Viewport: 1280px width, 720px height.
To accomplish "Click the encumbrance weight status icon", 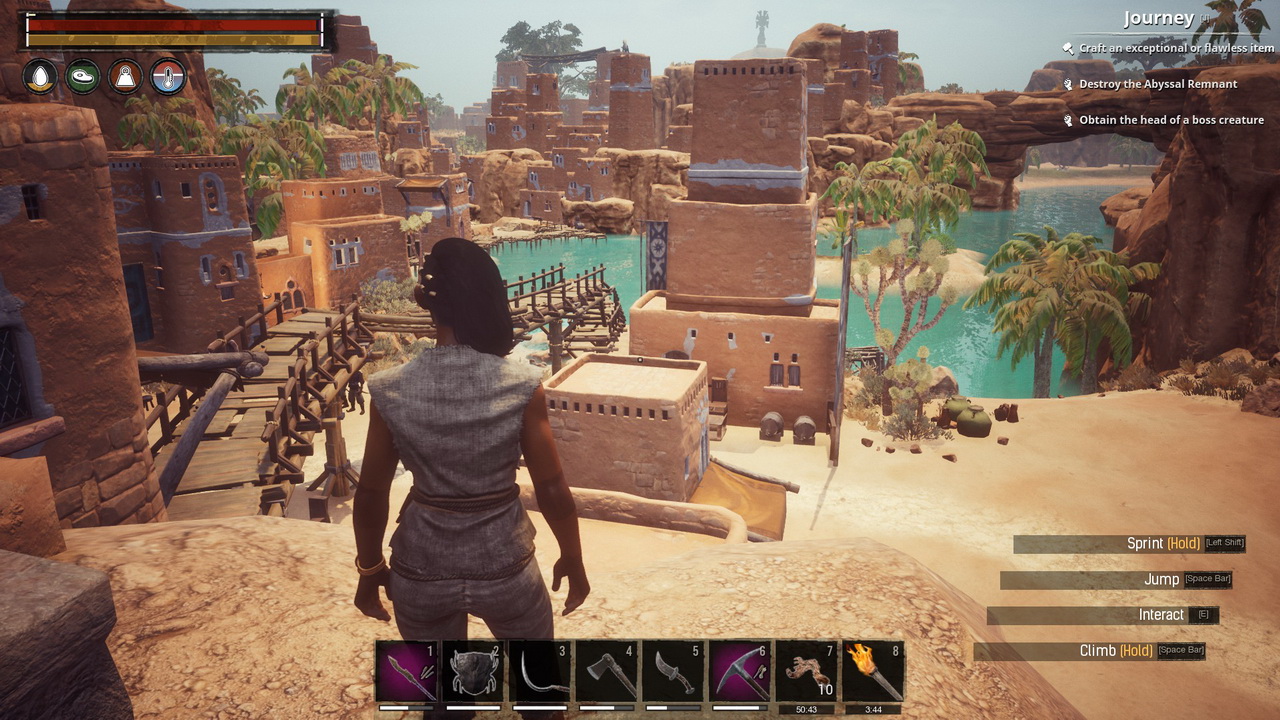I will 125,77.
